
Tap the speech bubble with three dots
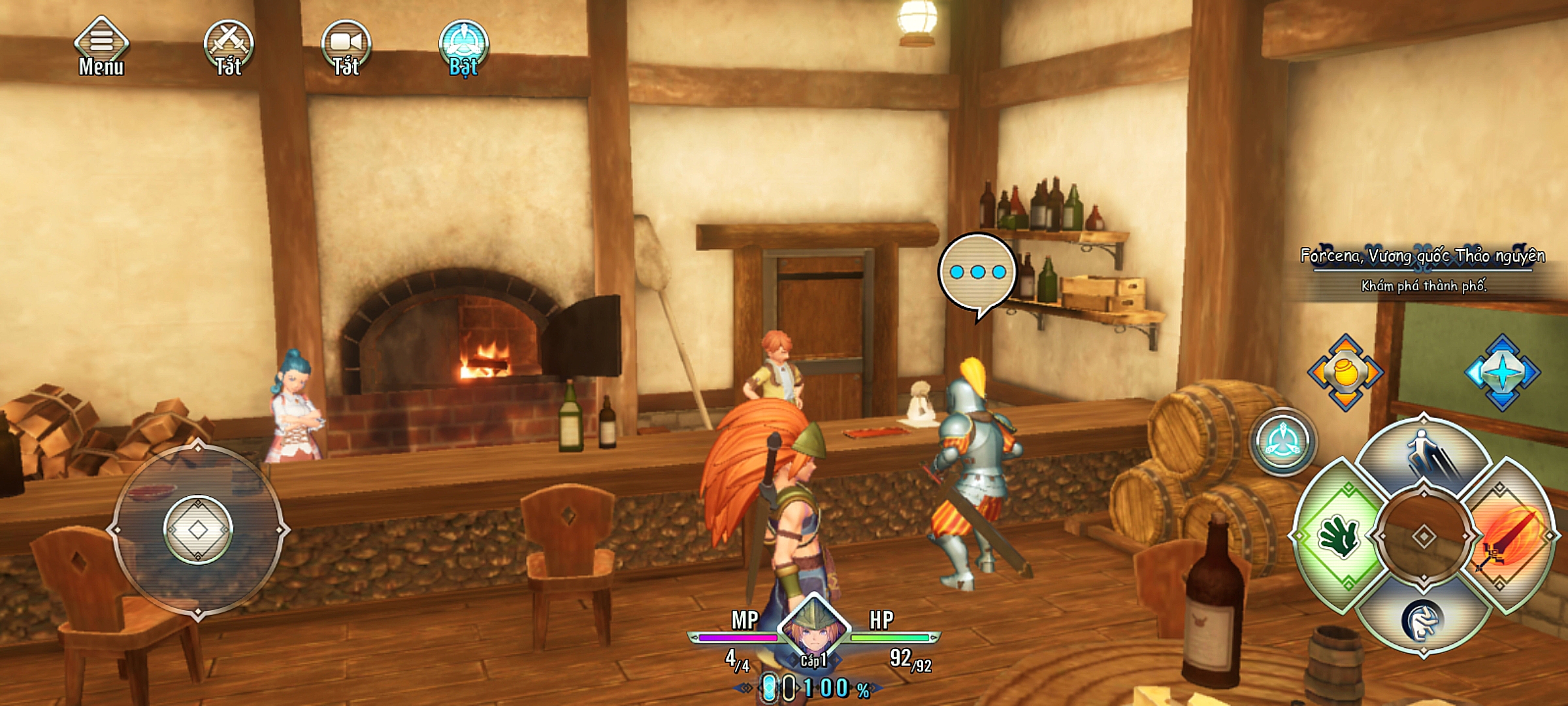tap(977, 273)
